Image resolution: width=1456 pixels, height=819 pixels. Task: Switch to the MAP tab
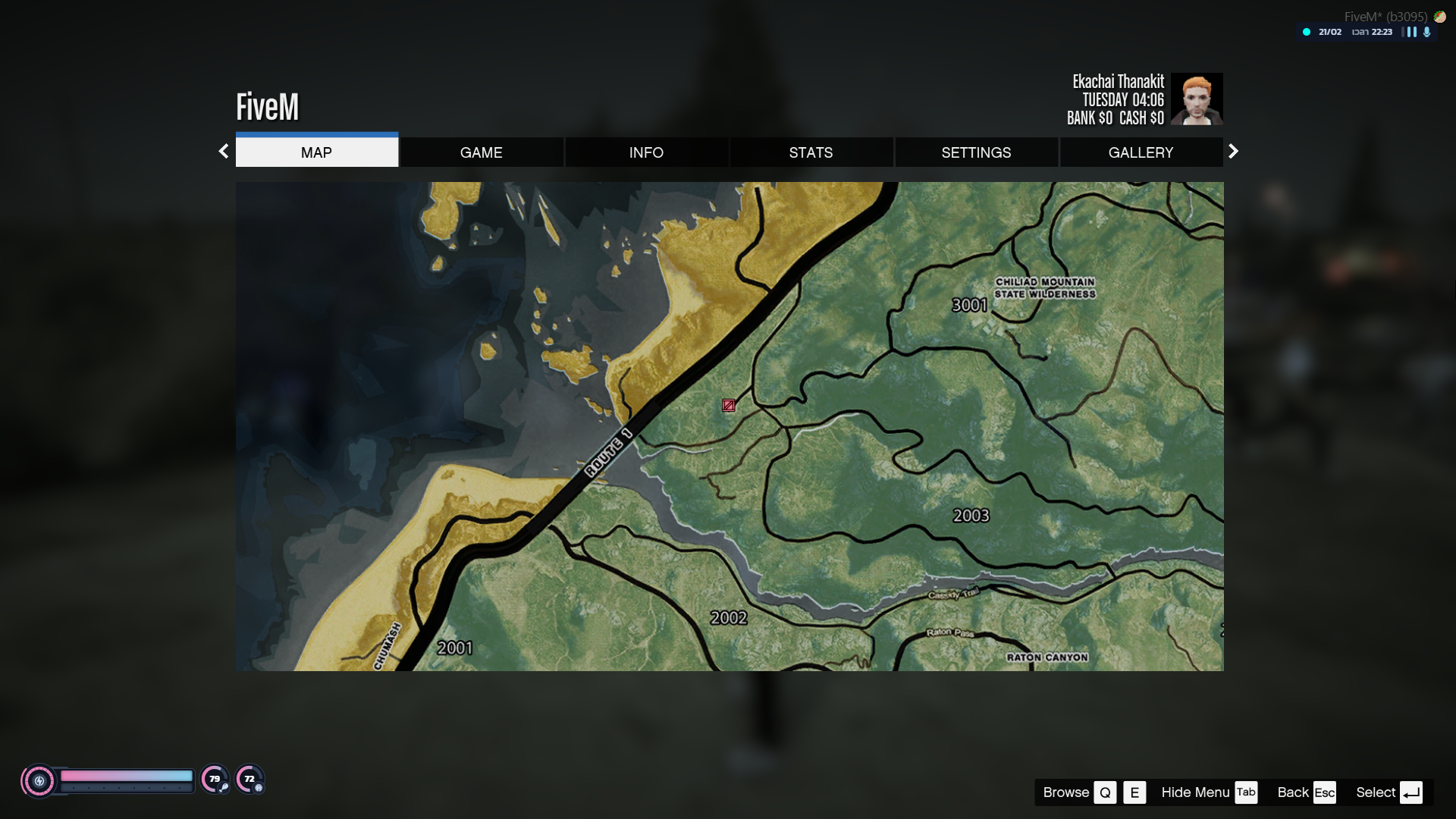coord(316,152)
